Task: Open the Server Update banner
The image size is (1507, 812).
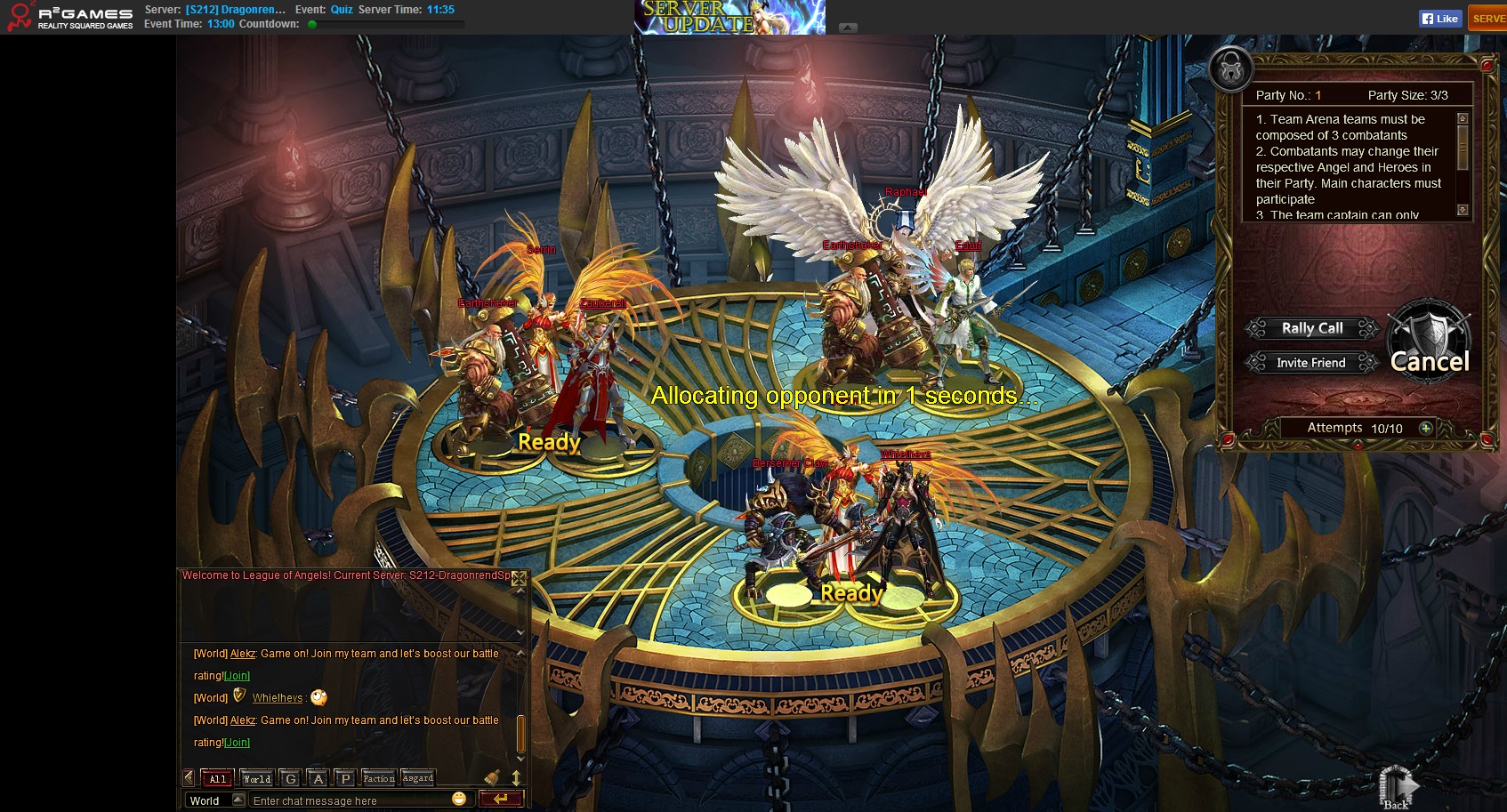Action: [x=729, y=17]
